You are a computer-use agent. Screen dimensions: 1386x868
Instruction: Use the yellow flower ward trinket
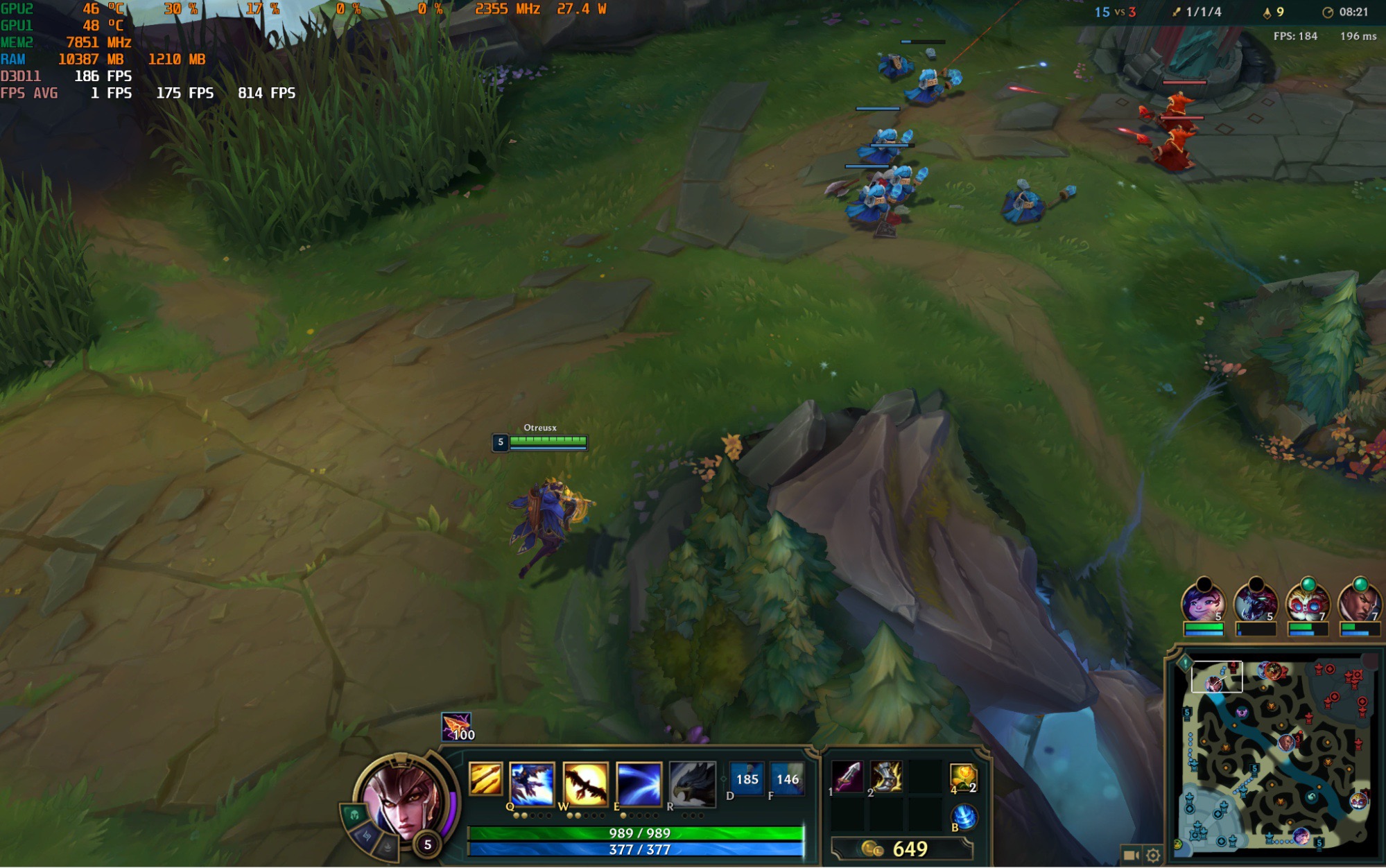(x=963, y=778)
